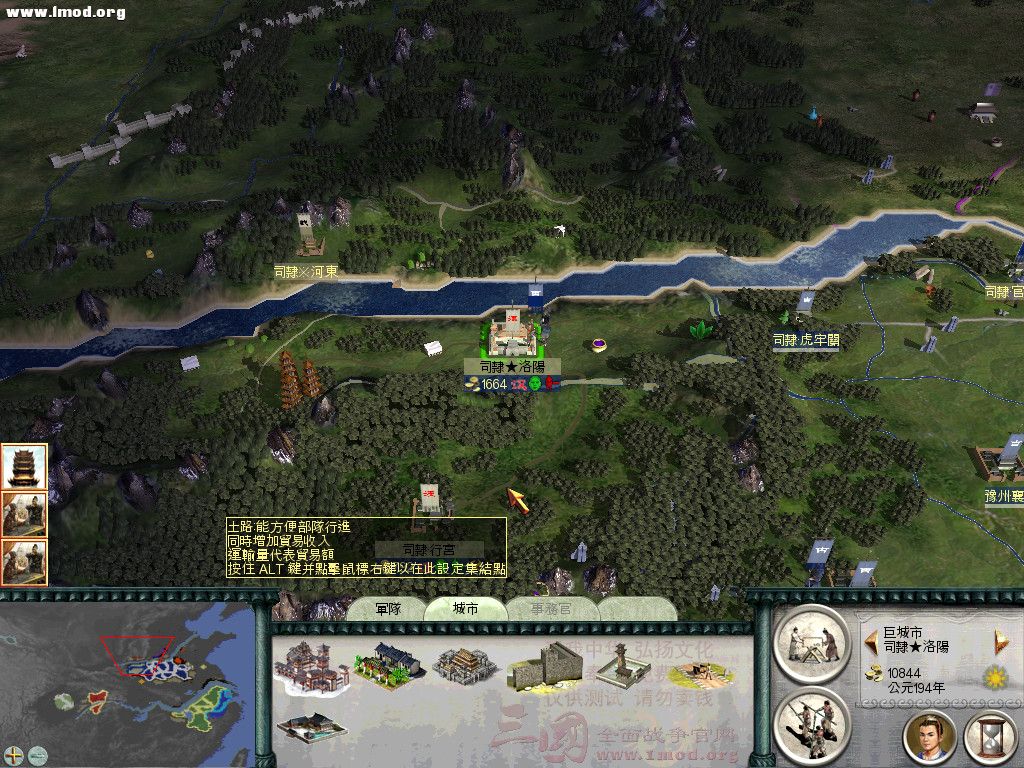1024x768 pixels.
Task: Zoom out the minimap with minus button
Action: [38, 755]
